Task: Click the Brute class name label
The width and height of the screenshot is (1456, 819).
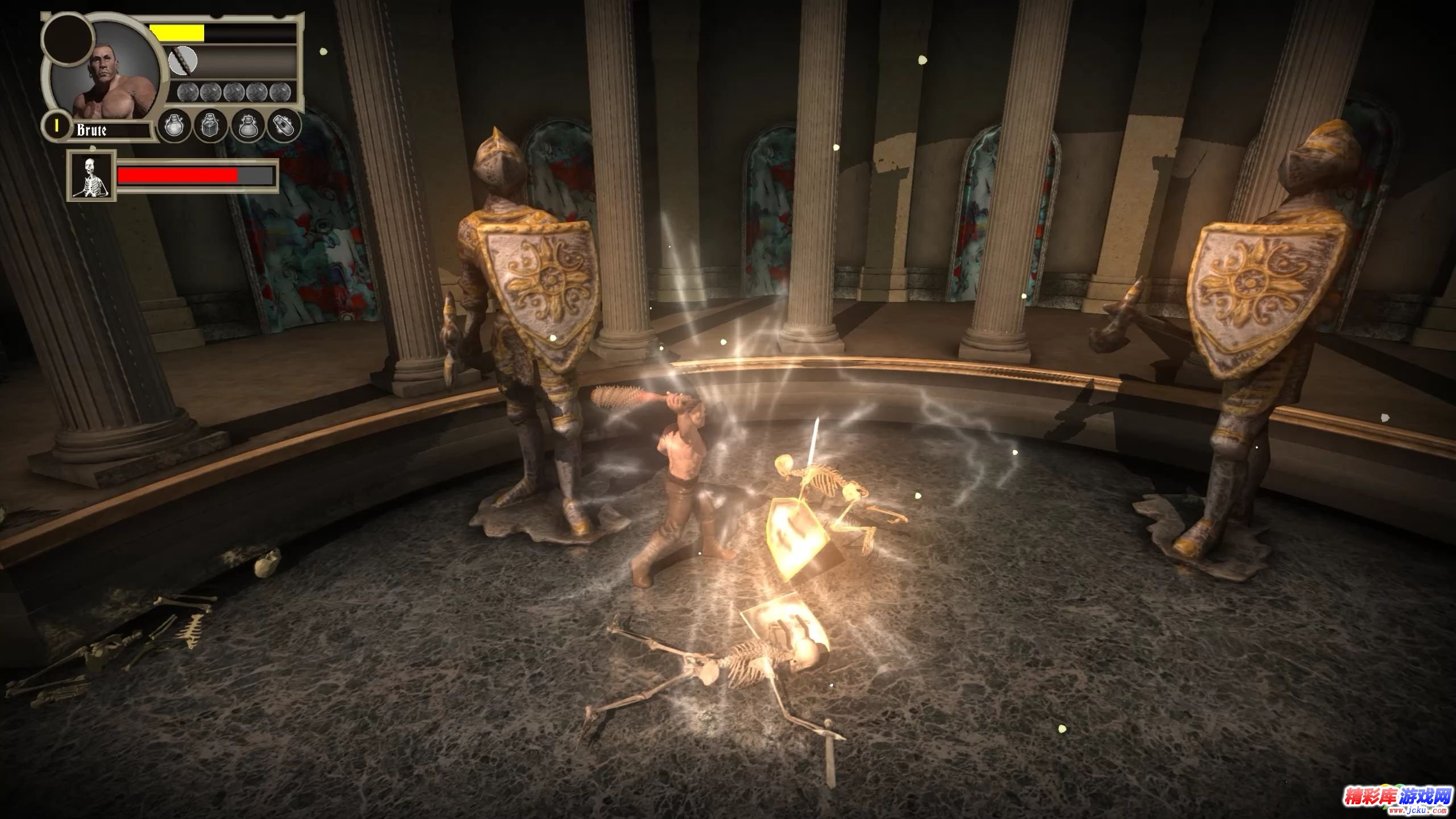Action: 92,130
